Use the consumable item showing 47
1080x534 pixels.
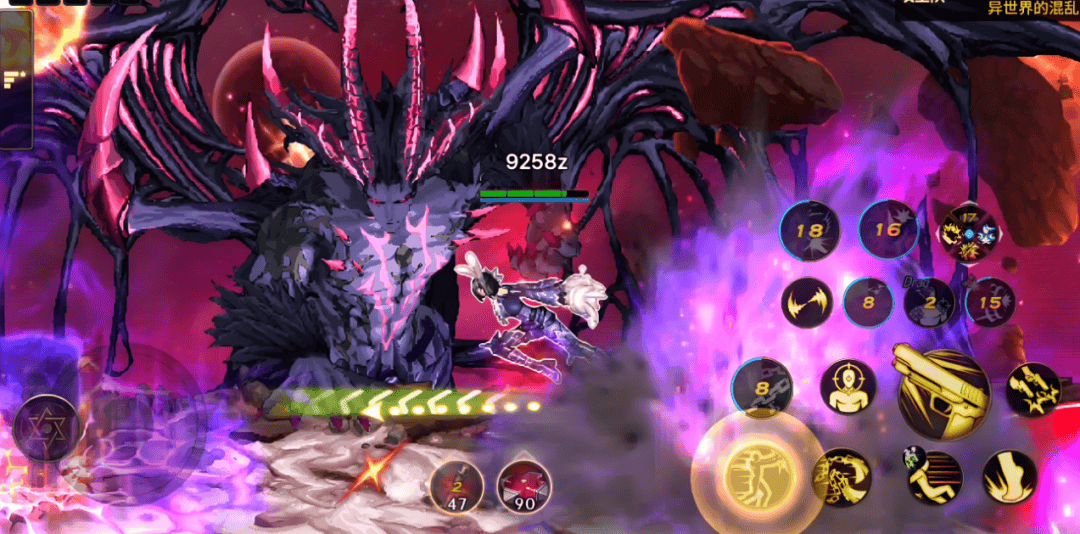(x=457, y=487)
